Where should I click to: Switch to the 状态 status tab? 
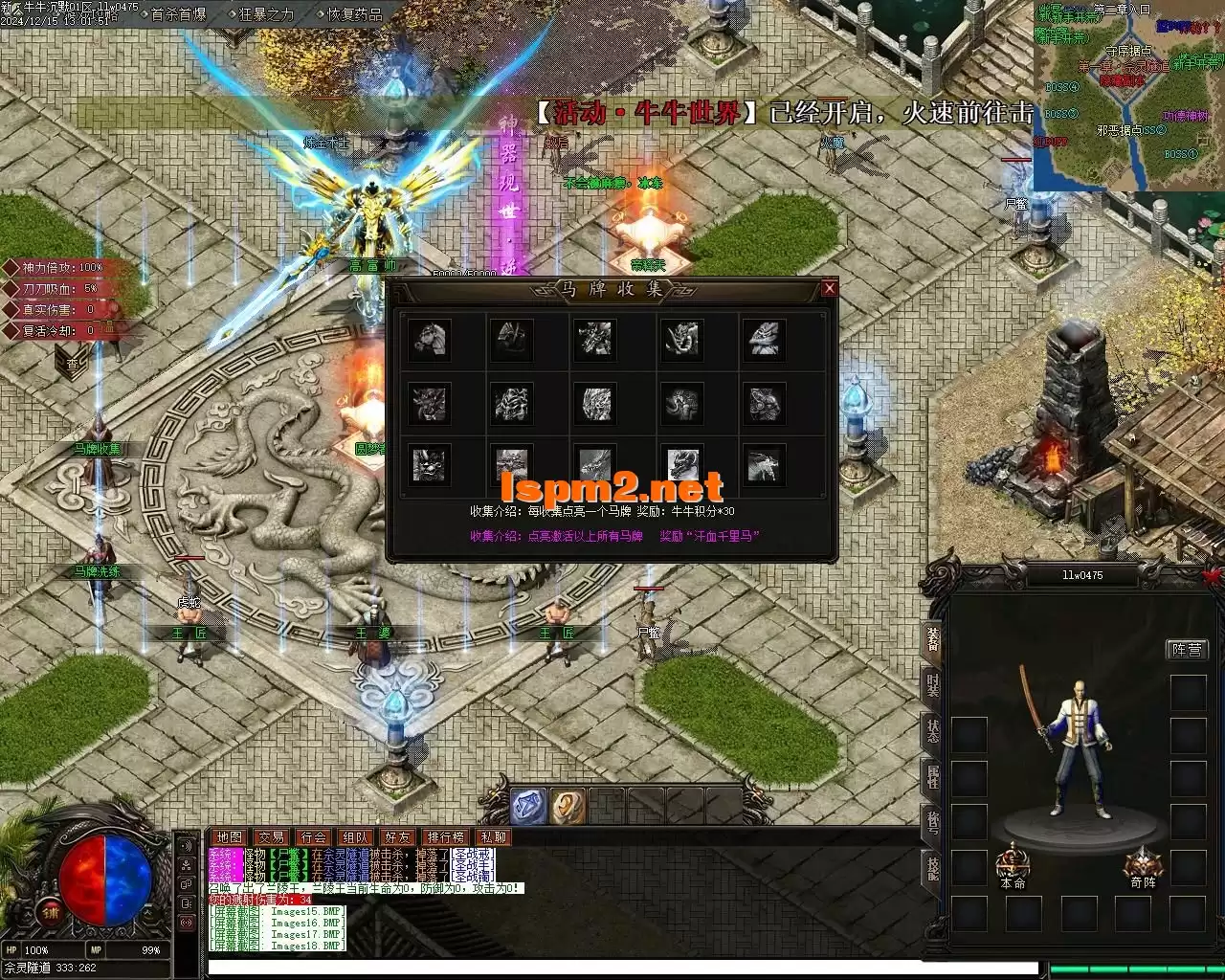pyautogui.click(x=933, y=730)
